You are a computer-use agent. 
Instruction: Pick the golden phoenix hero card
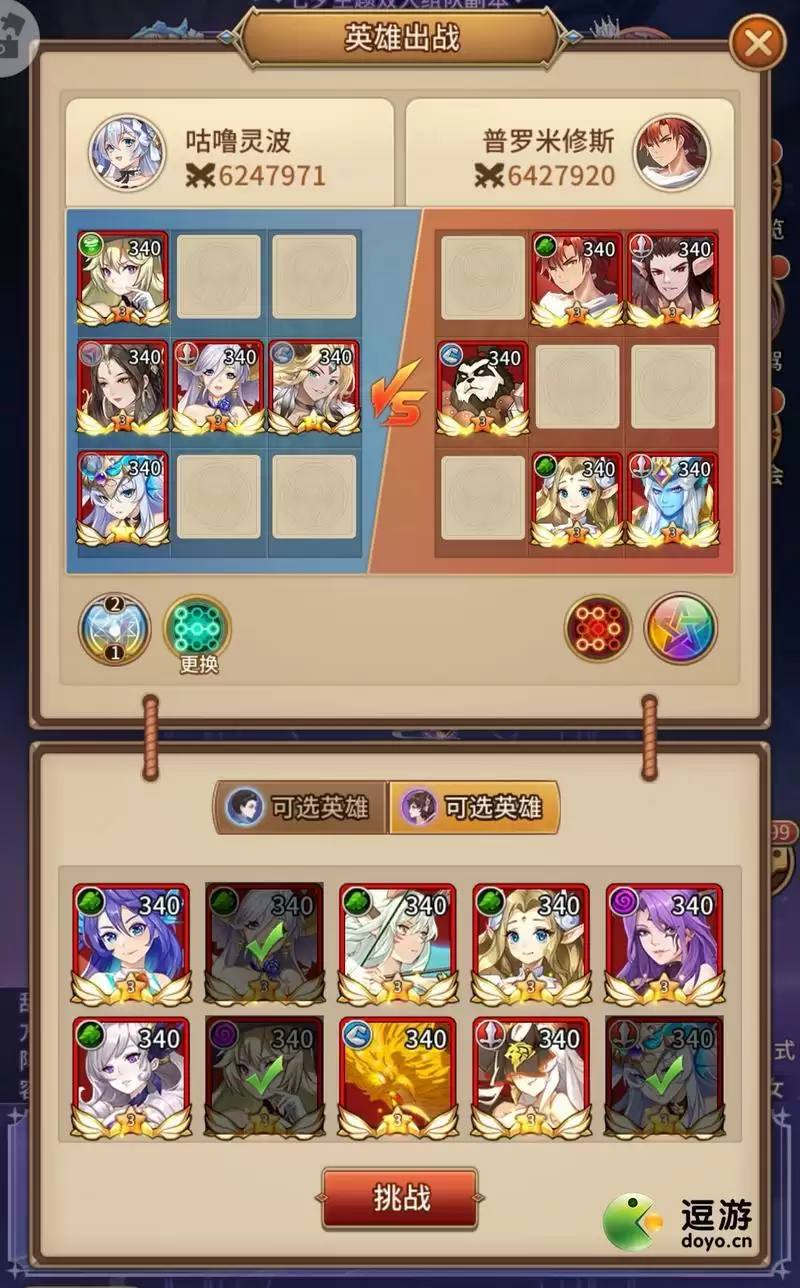[397, 1077]
